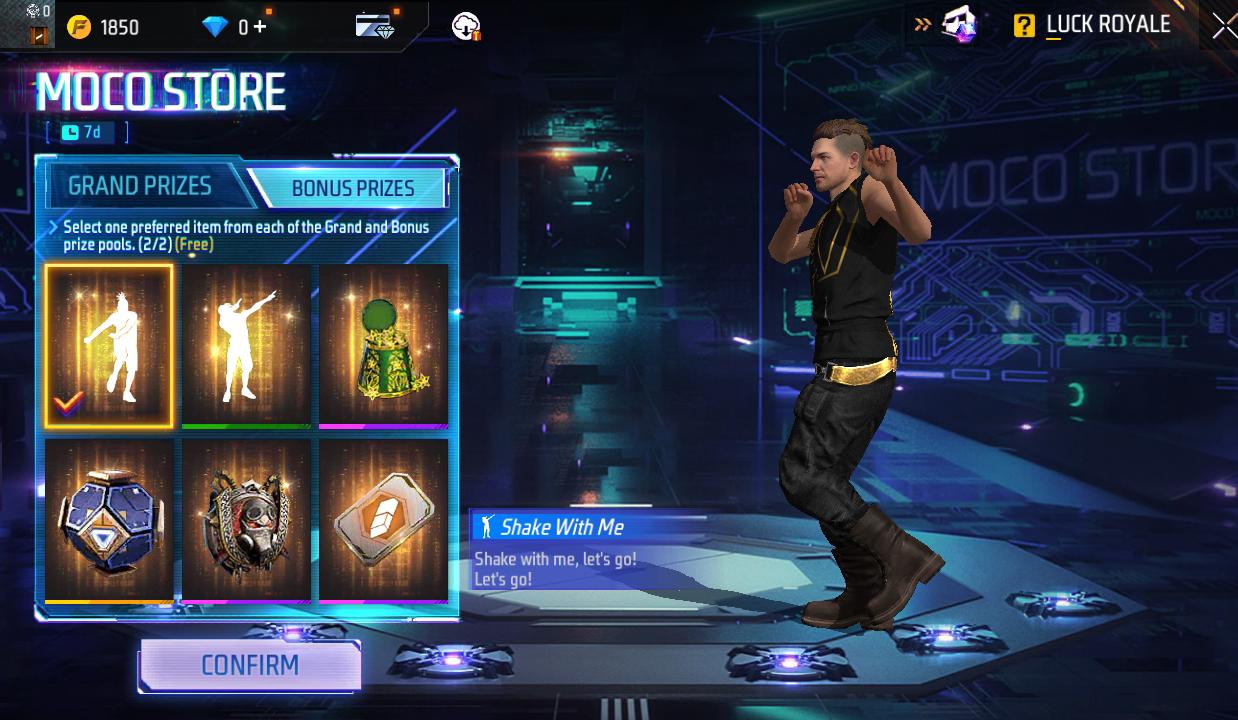The image size is (1238, 720).
Task: Click the cloud download icon
Action: (x=466, y=27)
